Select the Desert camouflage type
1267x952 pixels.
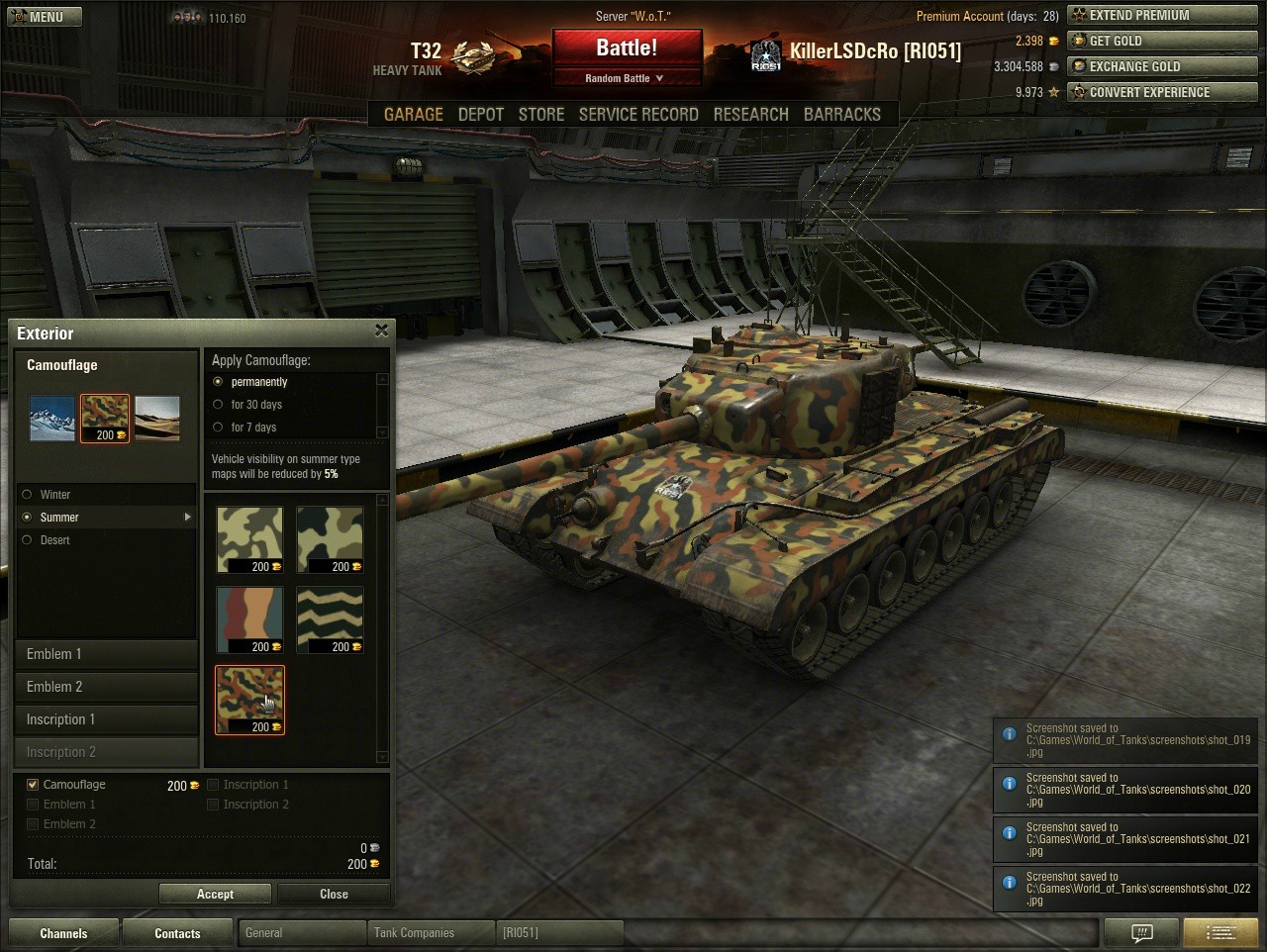(28, 540)
